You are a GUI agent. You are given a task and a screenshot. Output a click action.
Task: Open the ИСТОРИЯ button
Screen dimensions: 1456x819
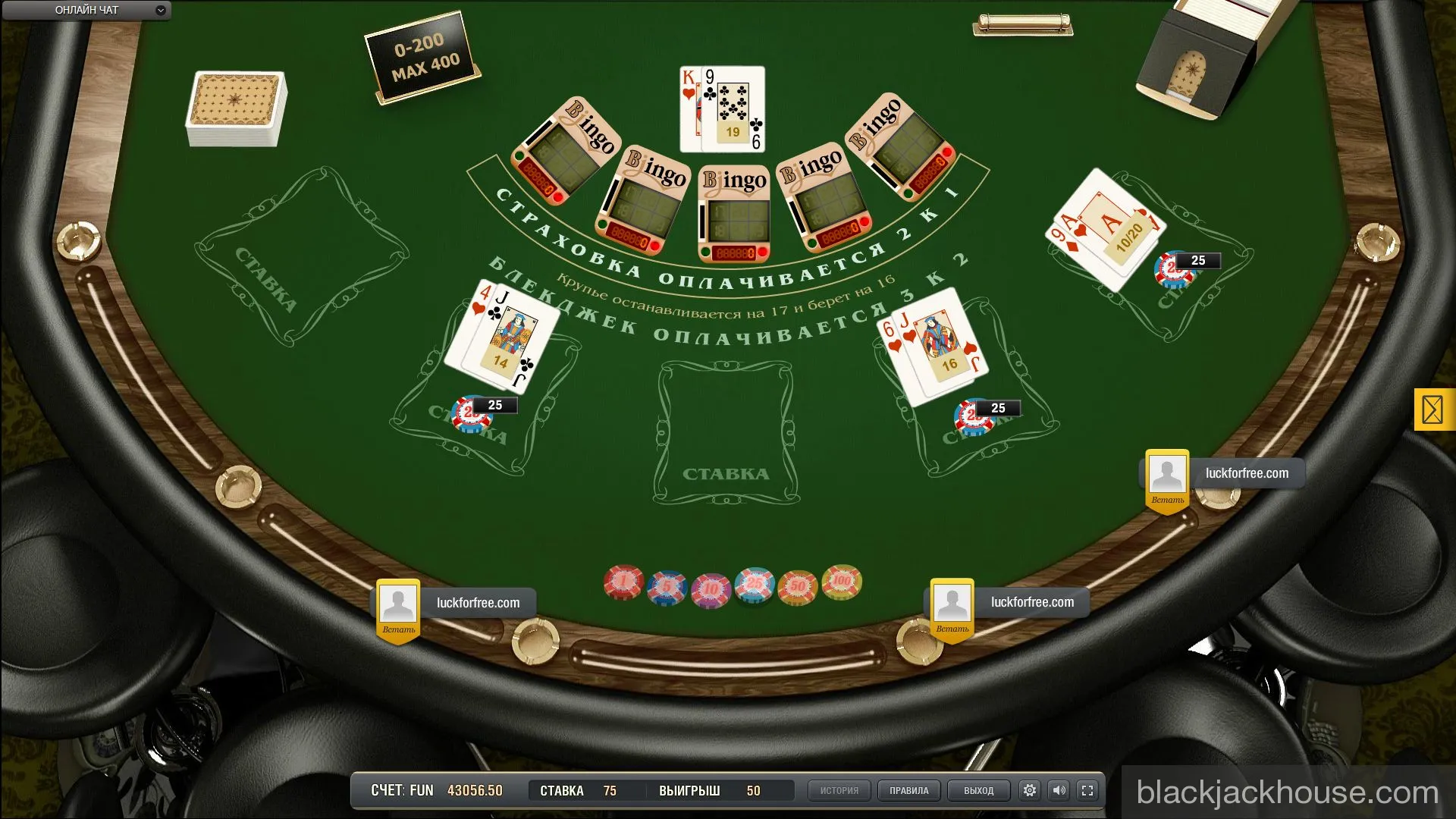click(x=839, y=789)
